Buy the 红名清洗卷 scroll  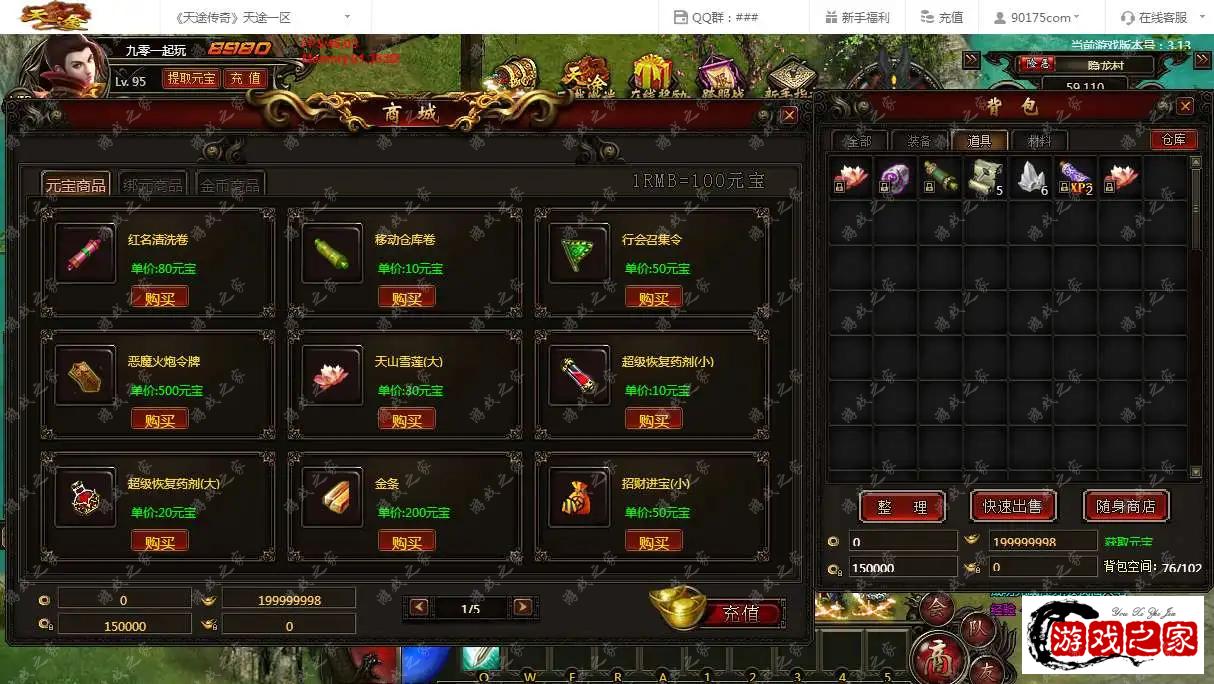160,298
